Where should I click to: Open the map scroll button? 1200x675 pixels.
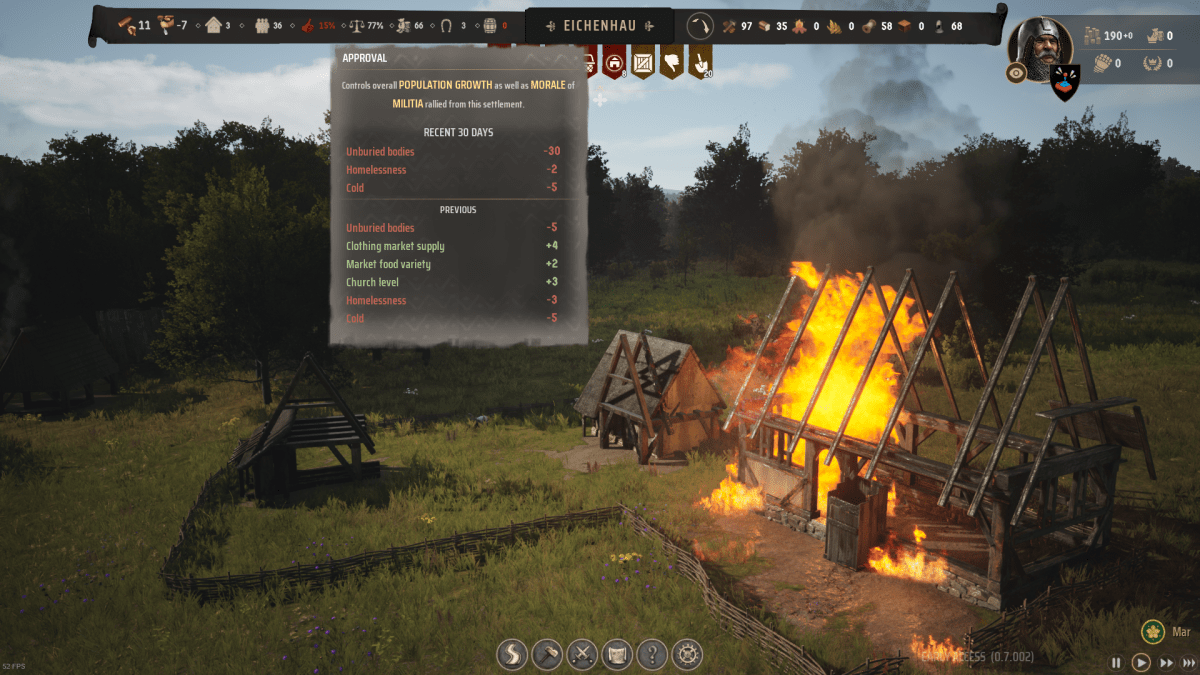click(x=617, y=655)
